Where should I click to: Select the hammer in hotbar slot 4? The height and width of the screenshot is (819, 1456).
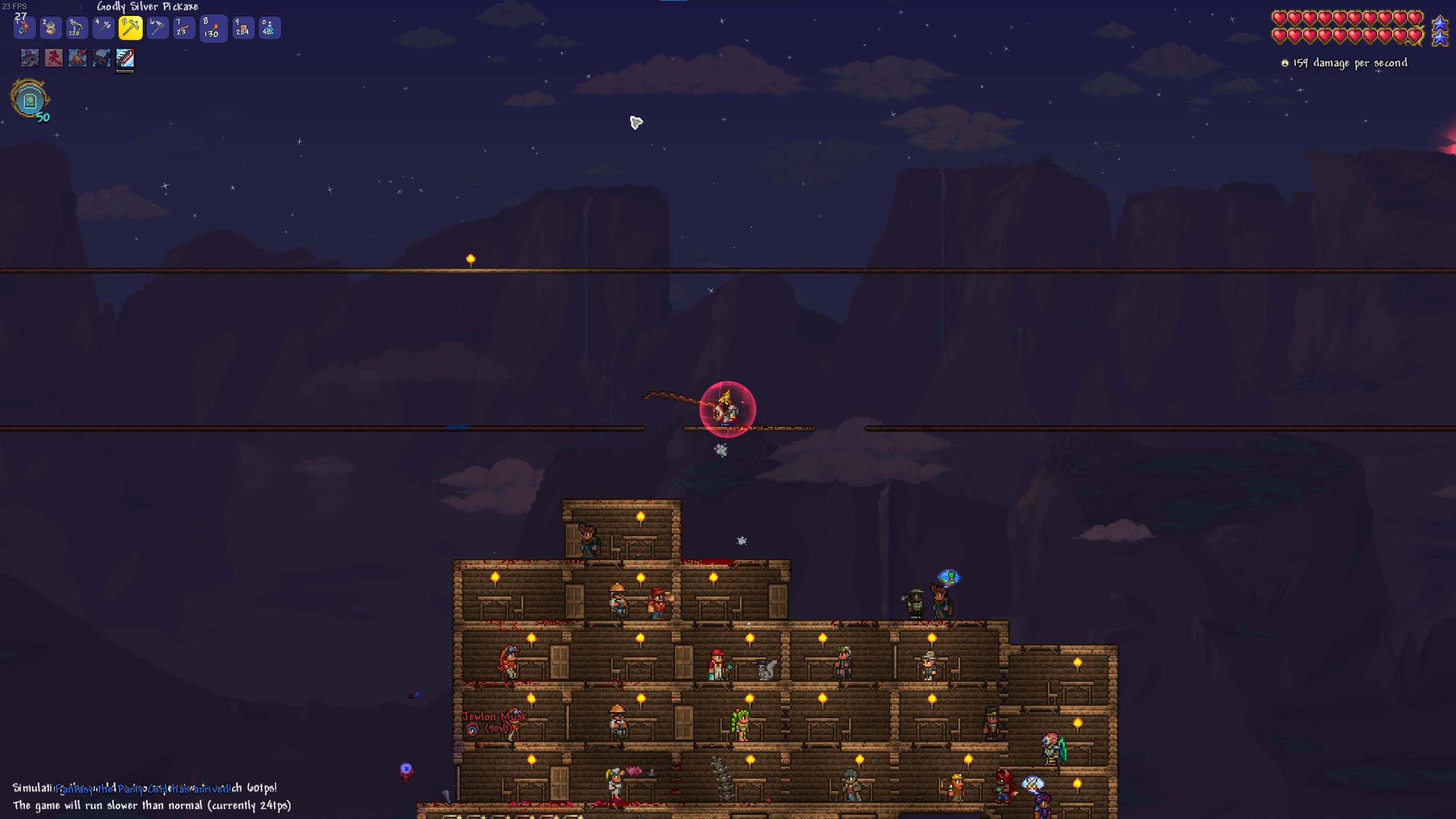(103, 28)
